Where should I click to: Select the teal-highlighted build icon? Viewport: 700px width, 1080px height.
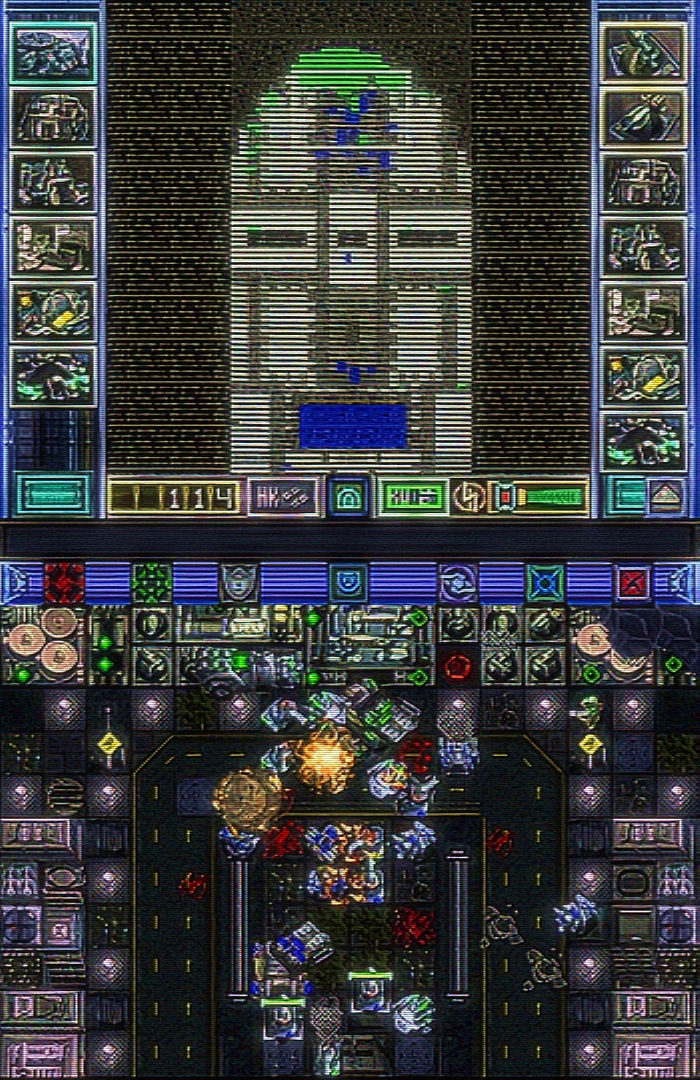[52, 53]
